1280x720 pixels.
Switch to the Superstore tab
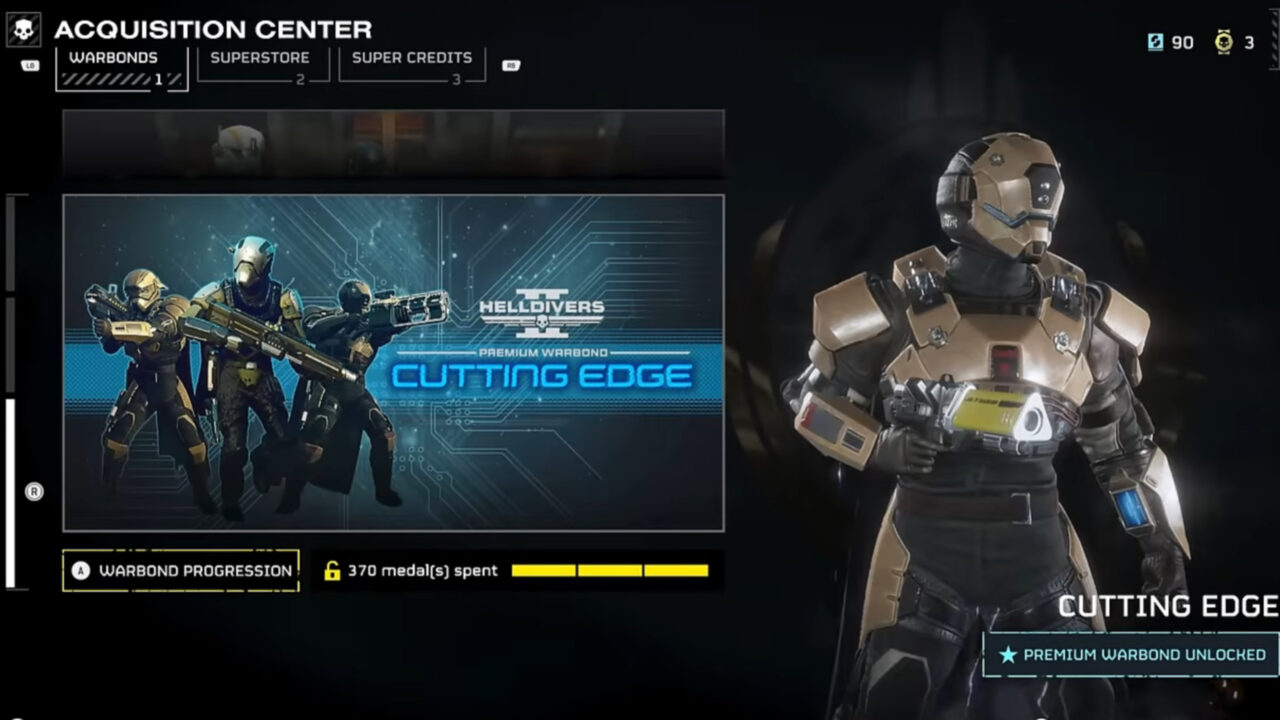[x=260, y=57]
